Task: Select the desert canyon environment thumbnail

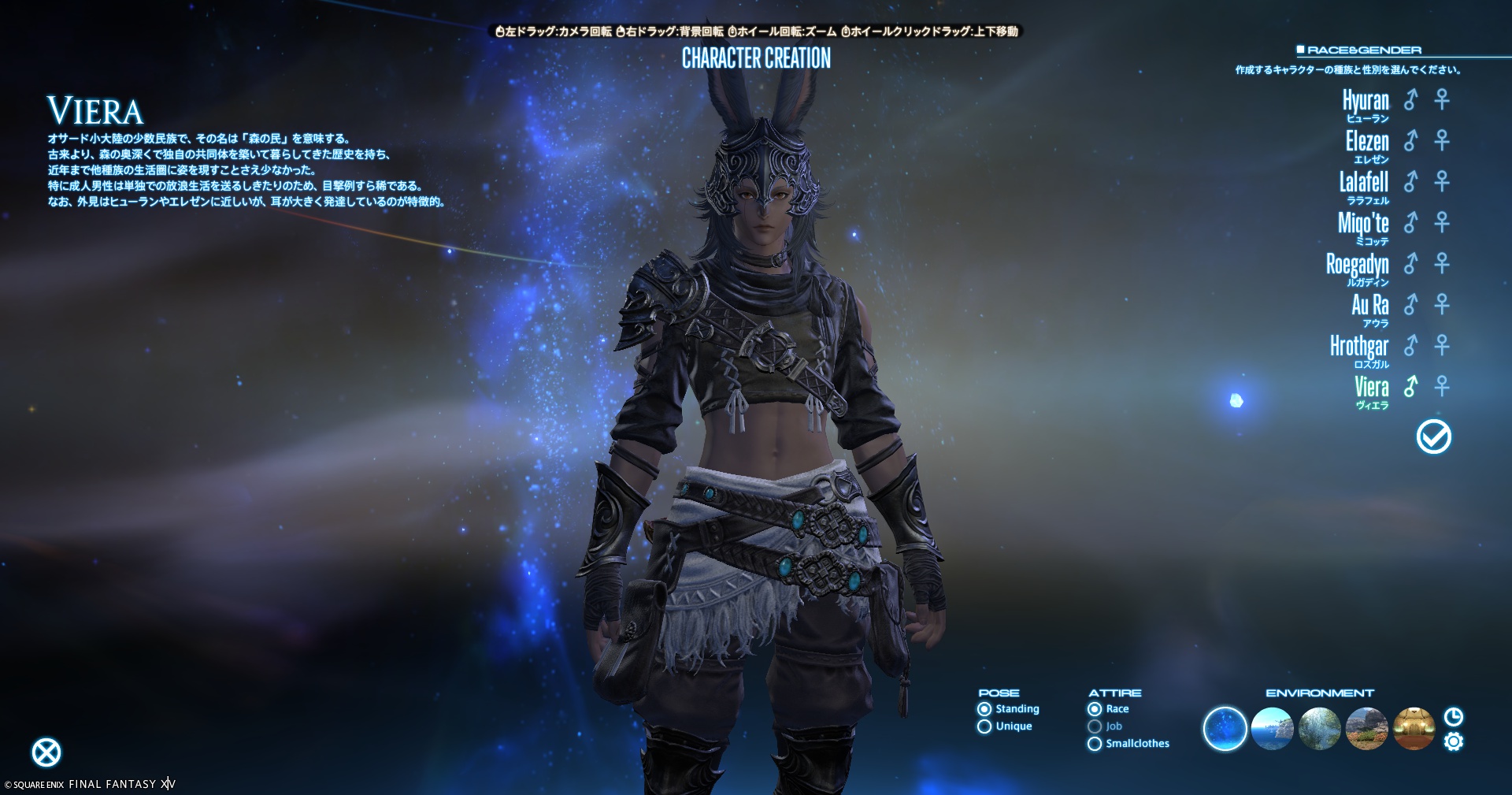Action: pos(1367,729)
